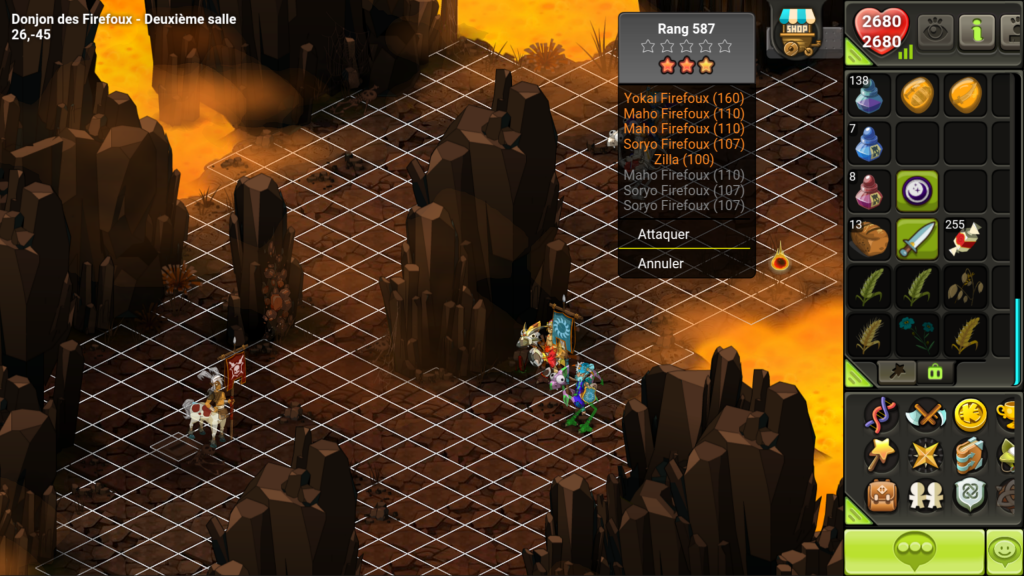This screenshot has width=1024, height=576.
Task: Open the compass star map icon
Action: (x=924, y=455)
